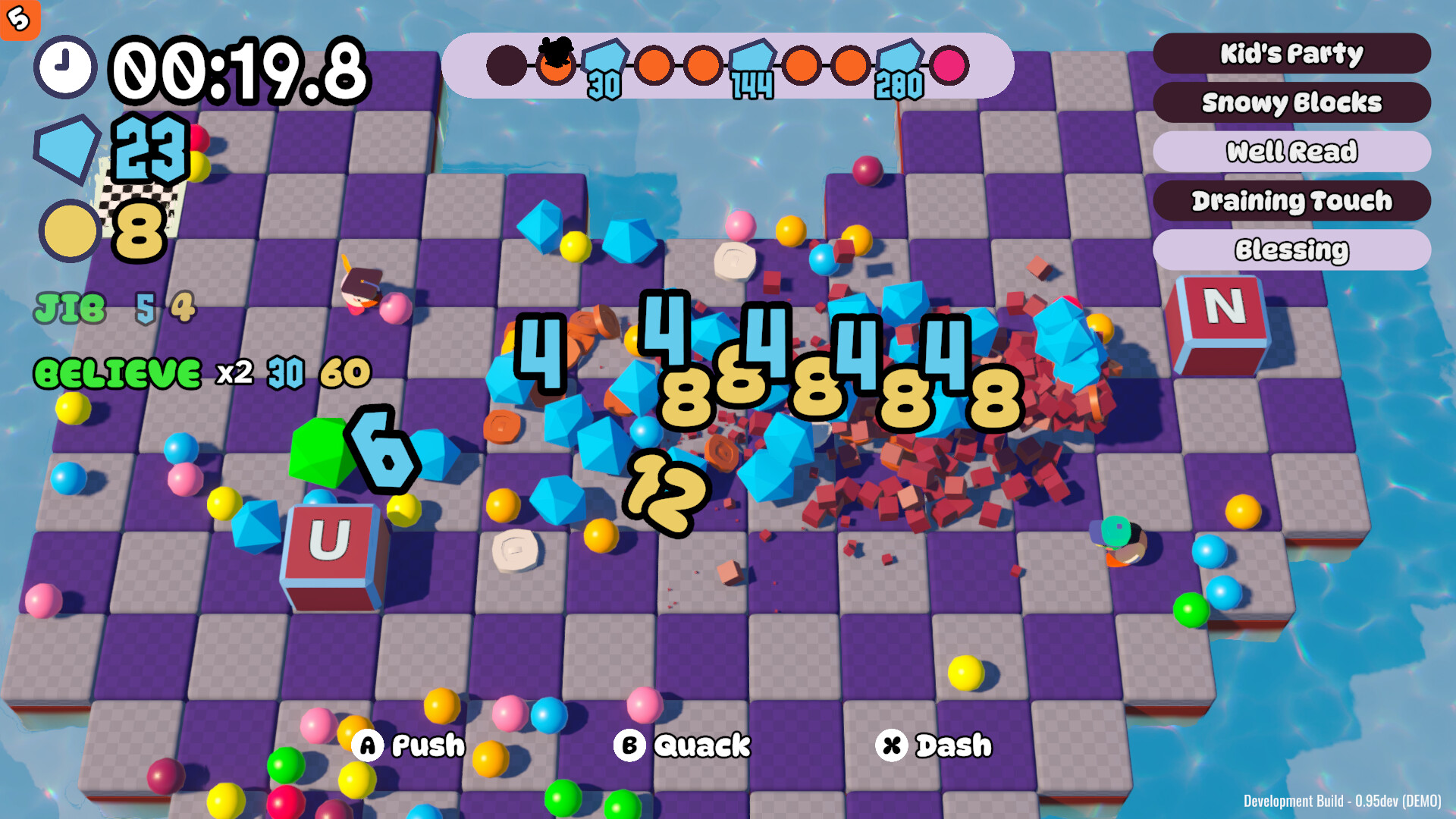Enable the Draining Touch ability
This screenshot has width=1456, height=819.
coord(1292,200)
